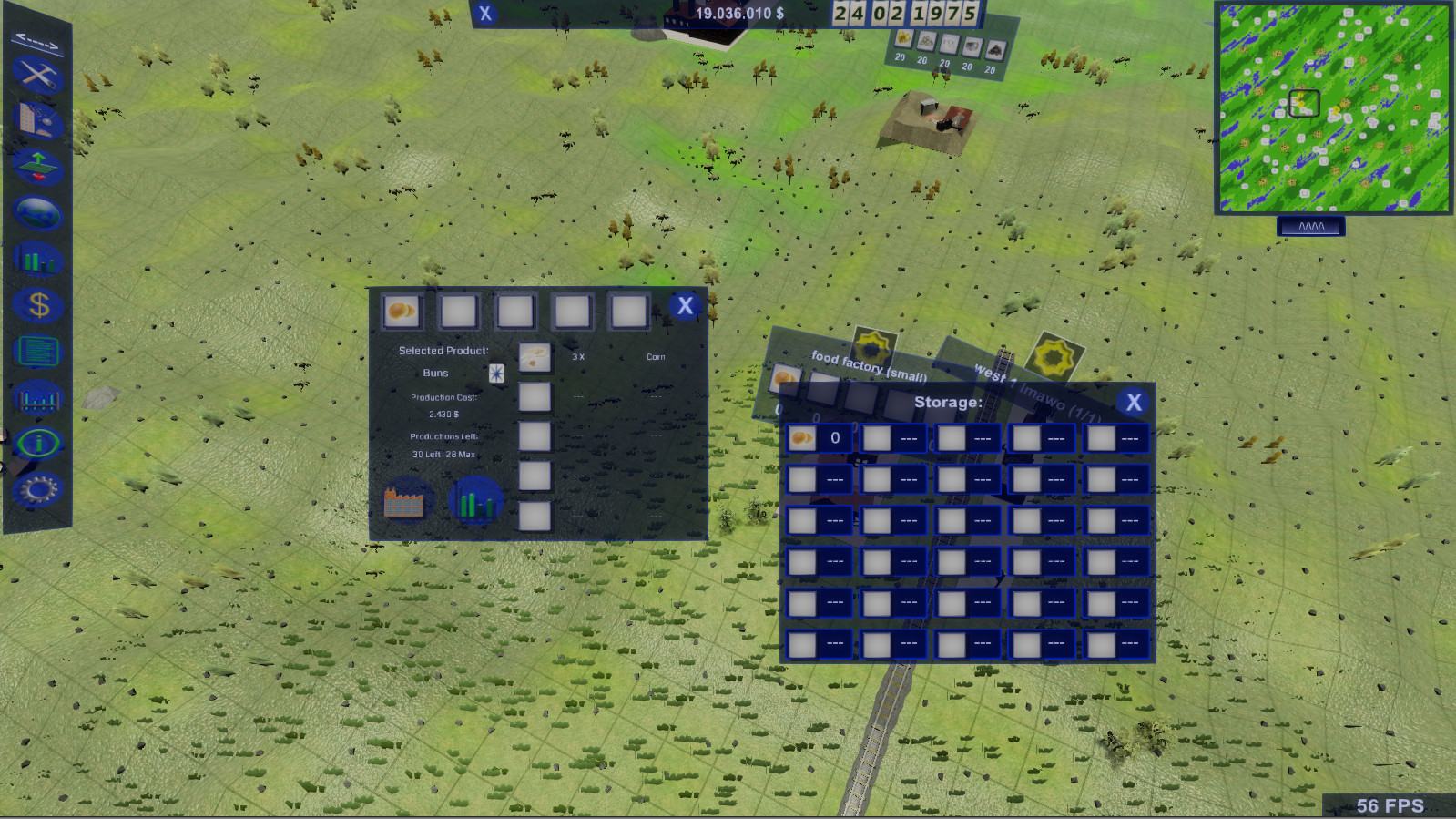The image size is (1456, 819).
Task: Open the green info button
Action: (37, 444)
